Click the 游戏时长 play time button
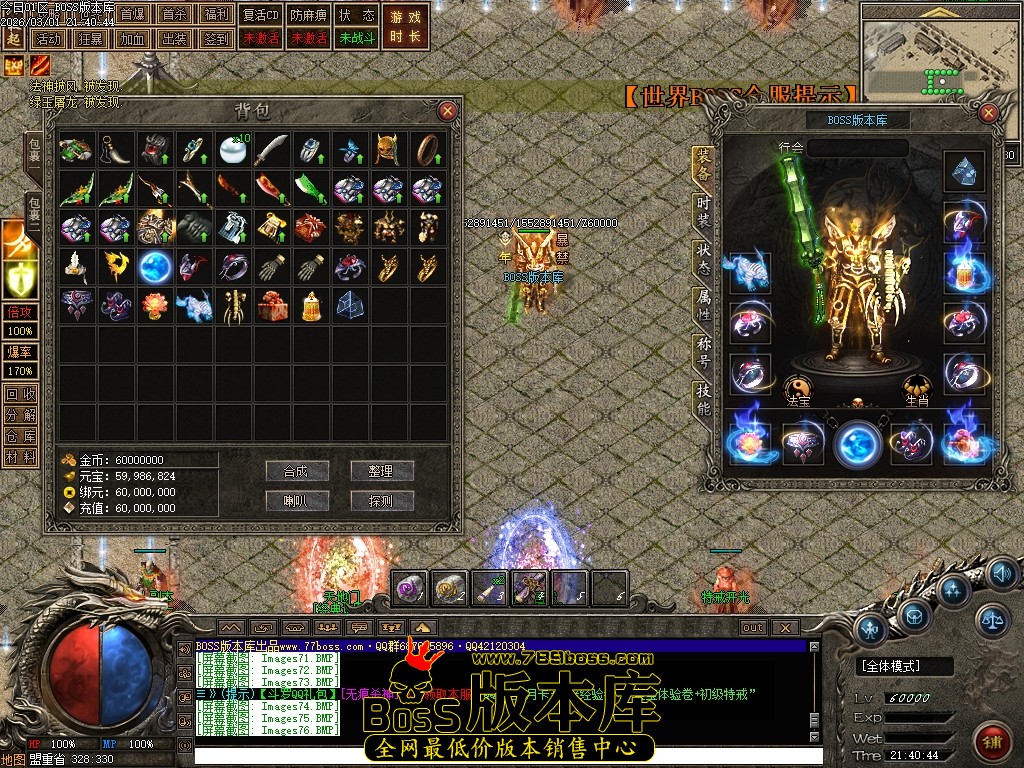Screen dimensions: 1024x768 (406, 27)
